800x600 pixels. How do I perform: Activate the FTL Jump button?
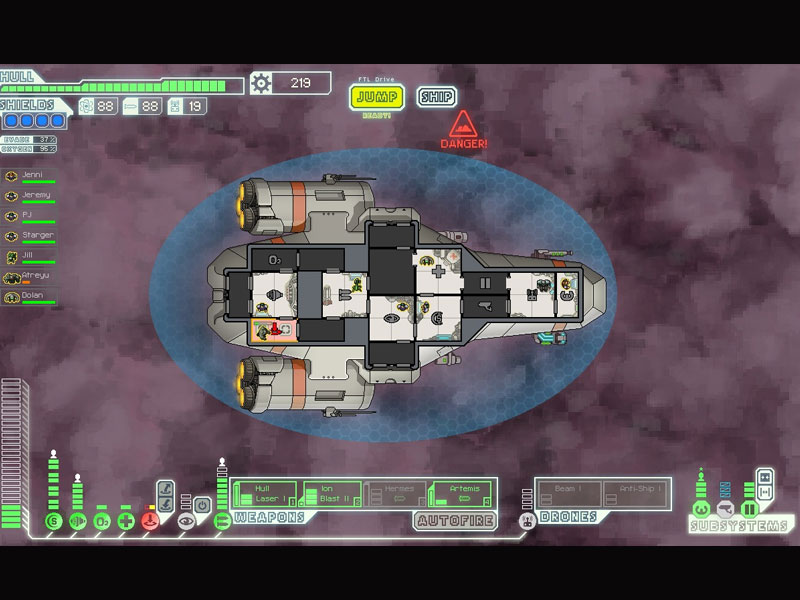376,97
